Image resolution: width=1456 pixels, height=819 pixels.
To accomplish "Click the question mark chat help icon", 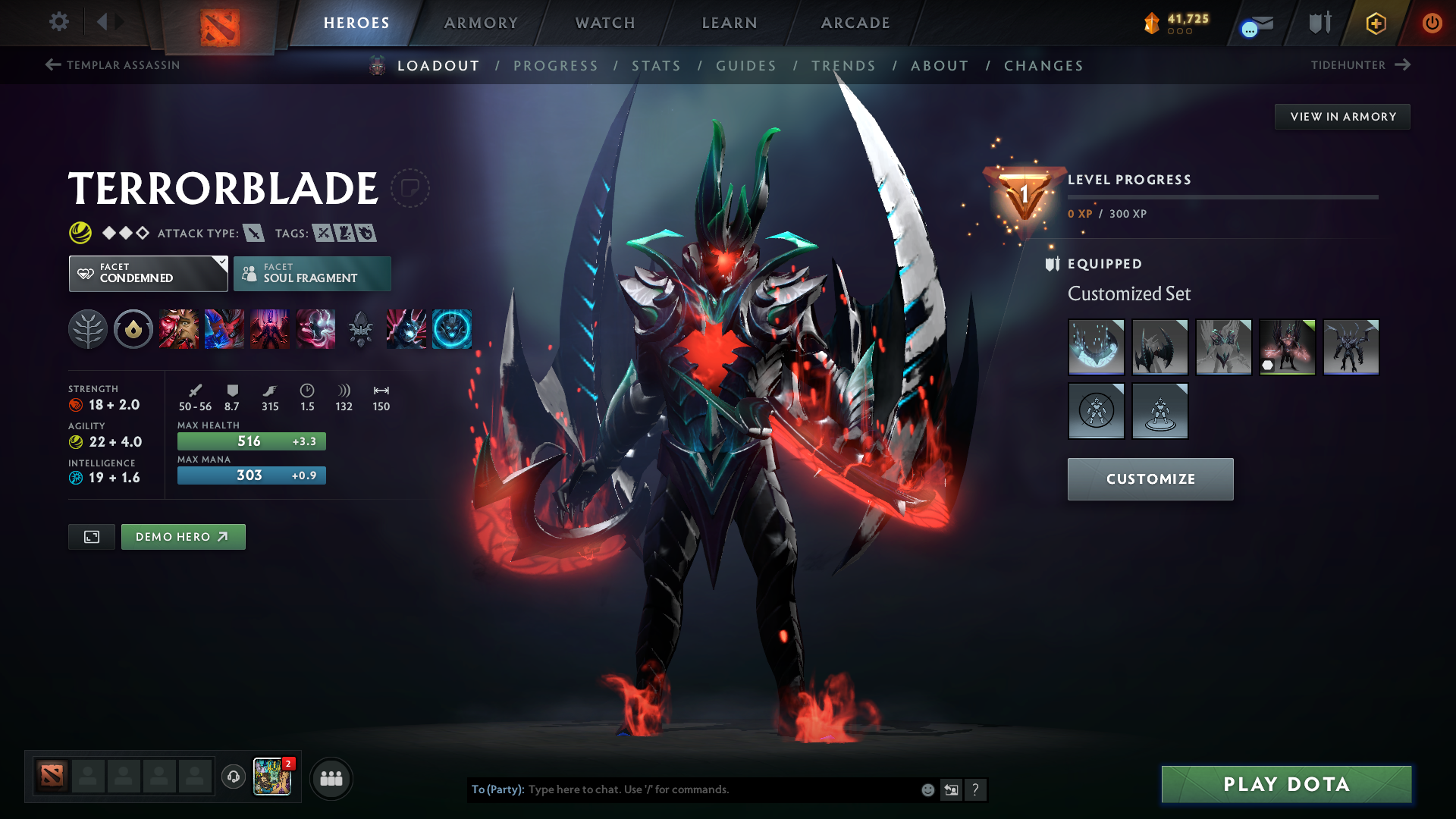I will pyautogui.click(x=977, y=789).
